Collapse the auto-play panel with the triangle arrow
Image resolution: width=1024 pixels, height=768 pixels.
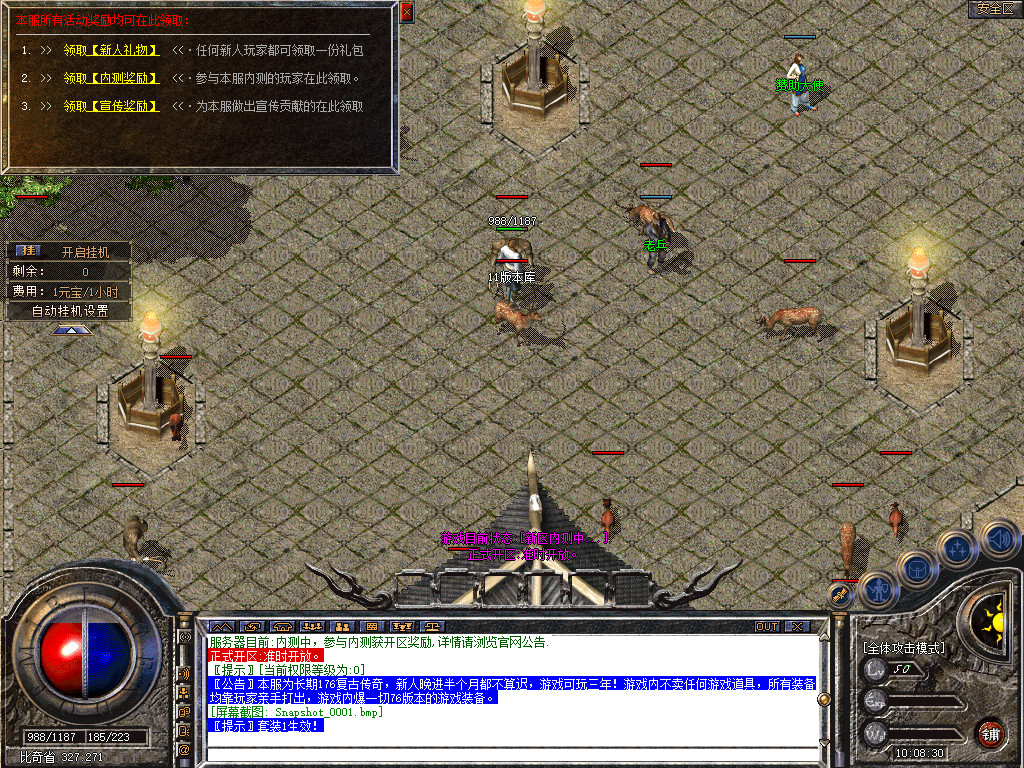coord(72,329)
